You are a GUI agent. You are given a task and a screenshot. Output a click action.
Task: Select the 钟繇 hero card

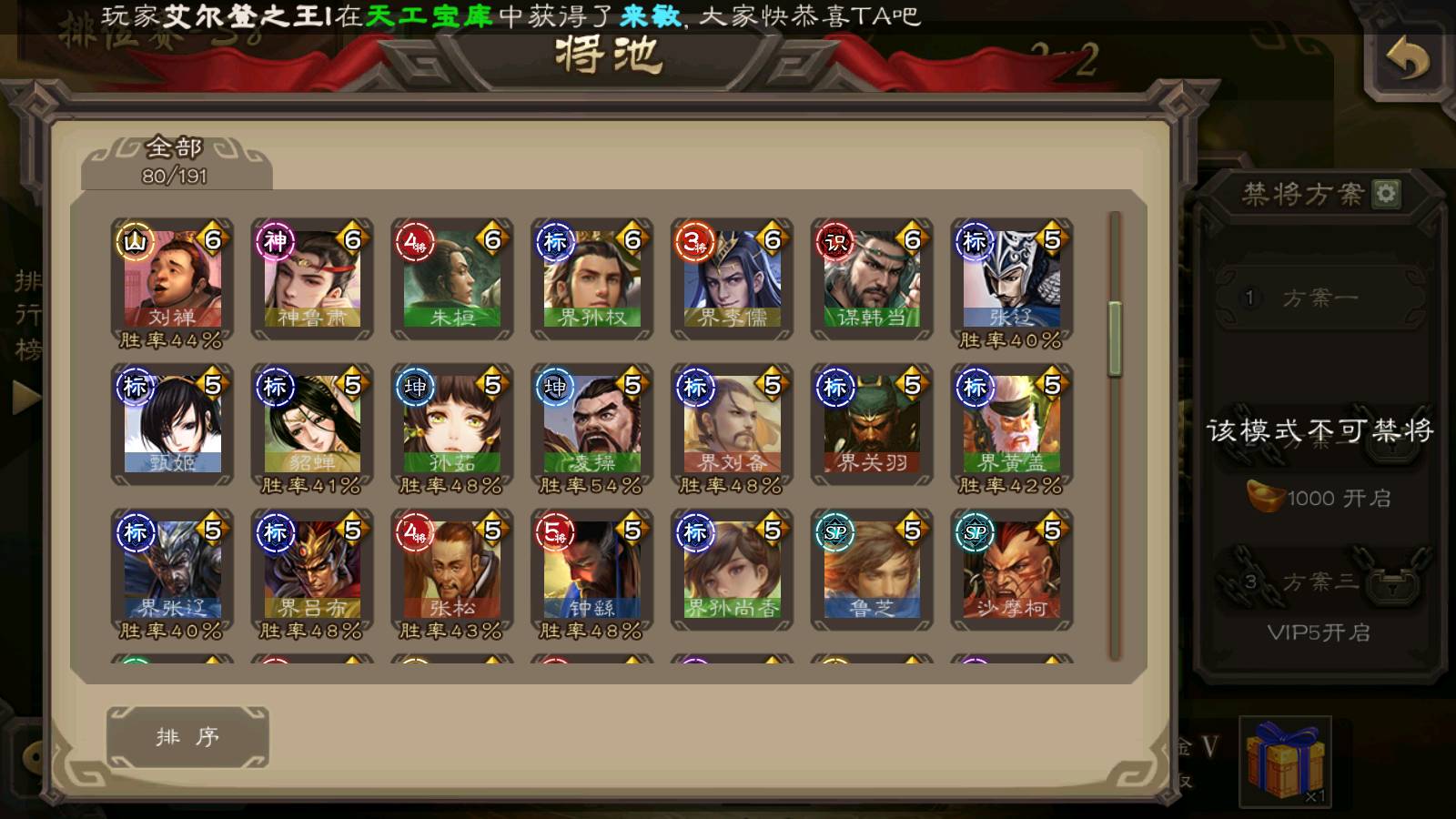pos(592,571)
